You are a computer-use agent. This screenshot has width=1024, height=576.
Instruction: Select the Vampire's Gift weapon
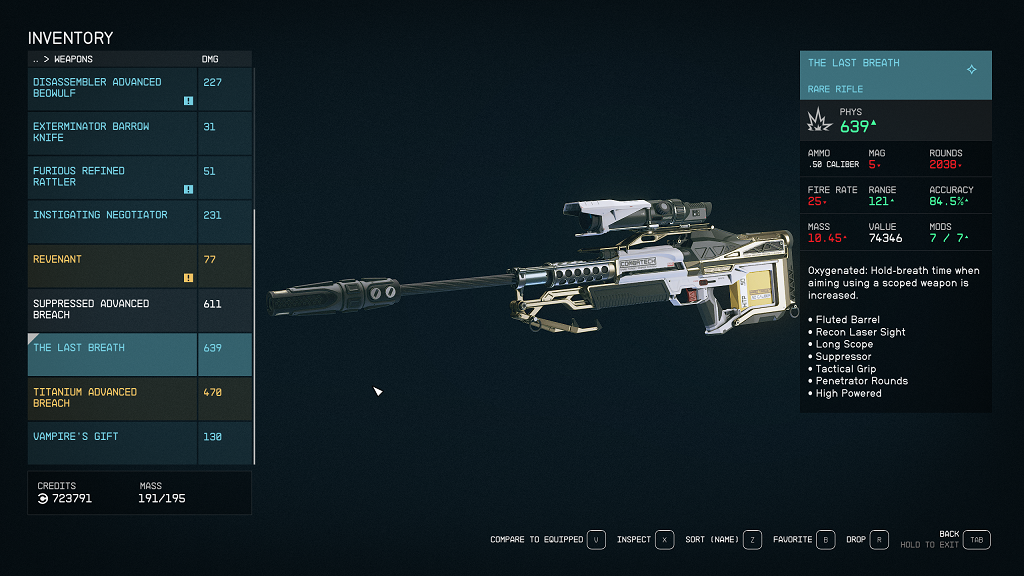point(112,442)
